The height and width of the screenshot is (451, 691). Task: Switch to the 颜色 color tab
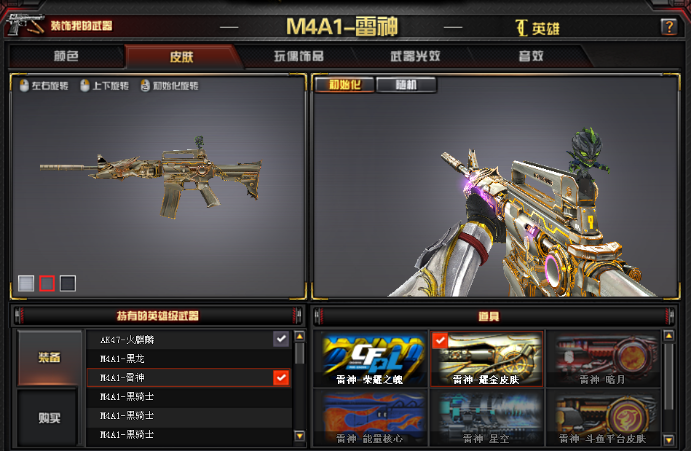66,56
